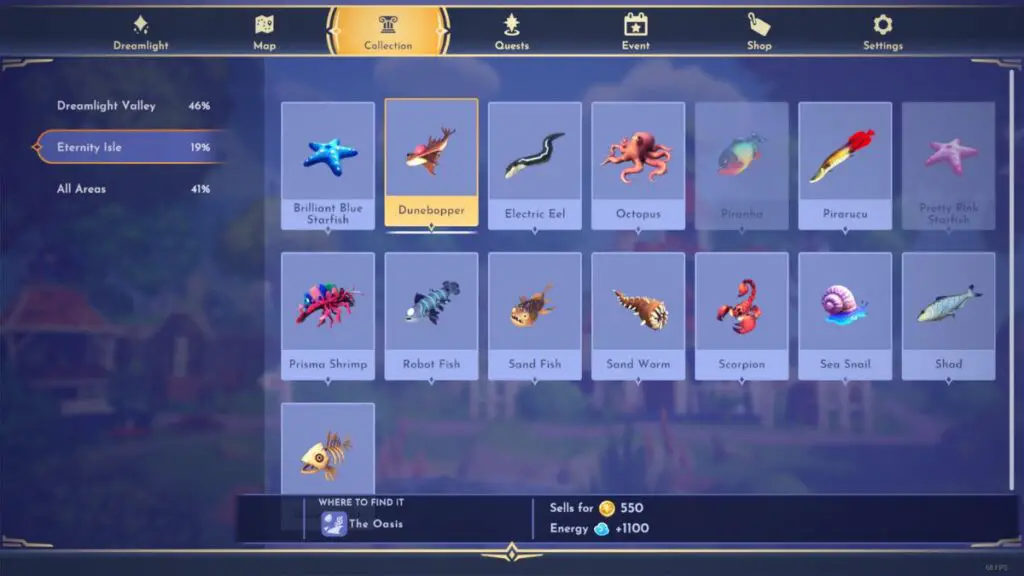Select the Shad fish card

coord(948,315)
